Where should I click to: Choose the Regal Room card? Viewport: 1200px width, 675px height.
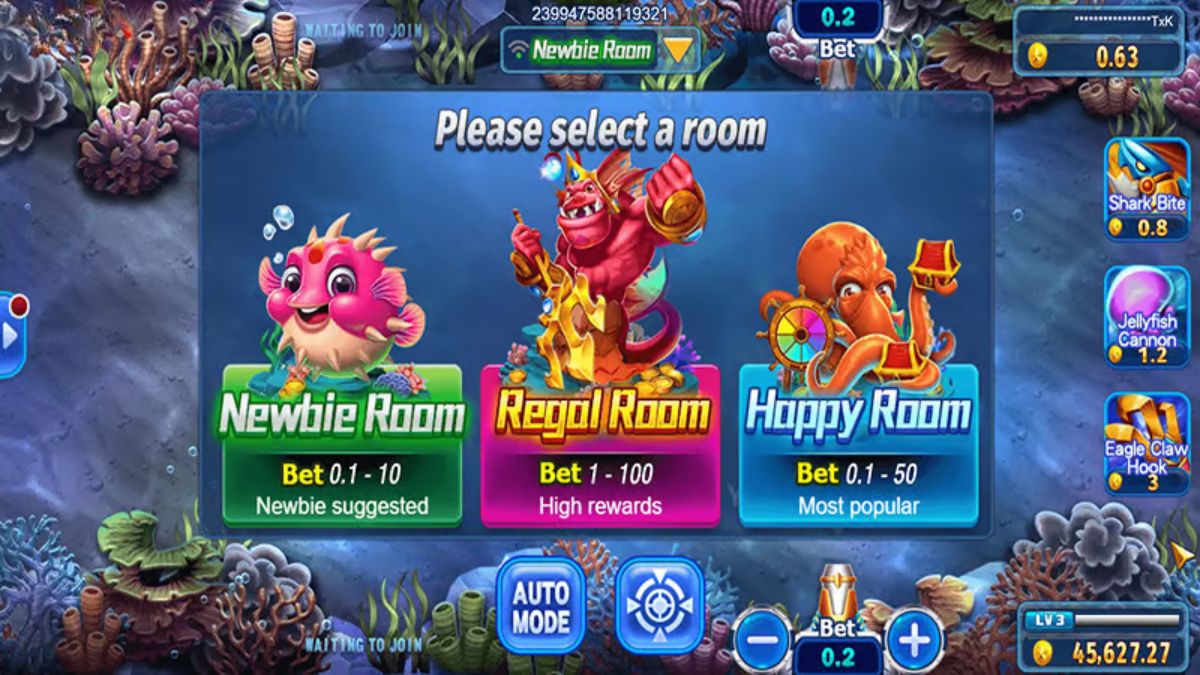pyautogui.click(x=600, y=444)
